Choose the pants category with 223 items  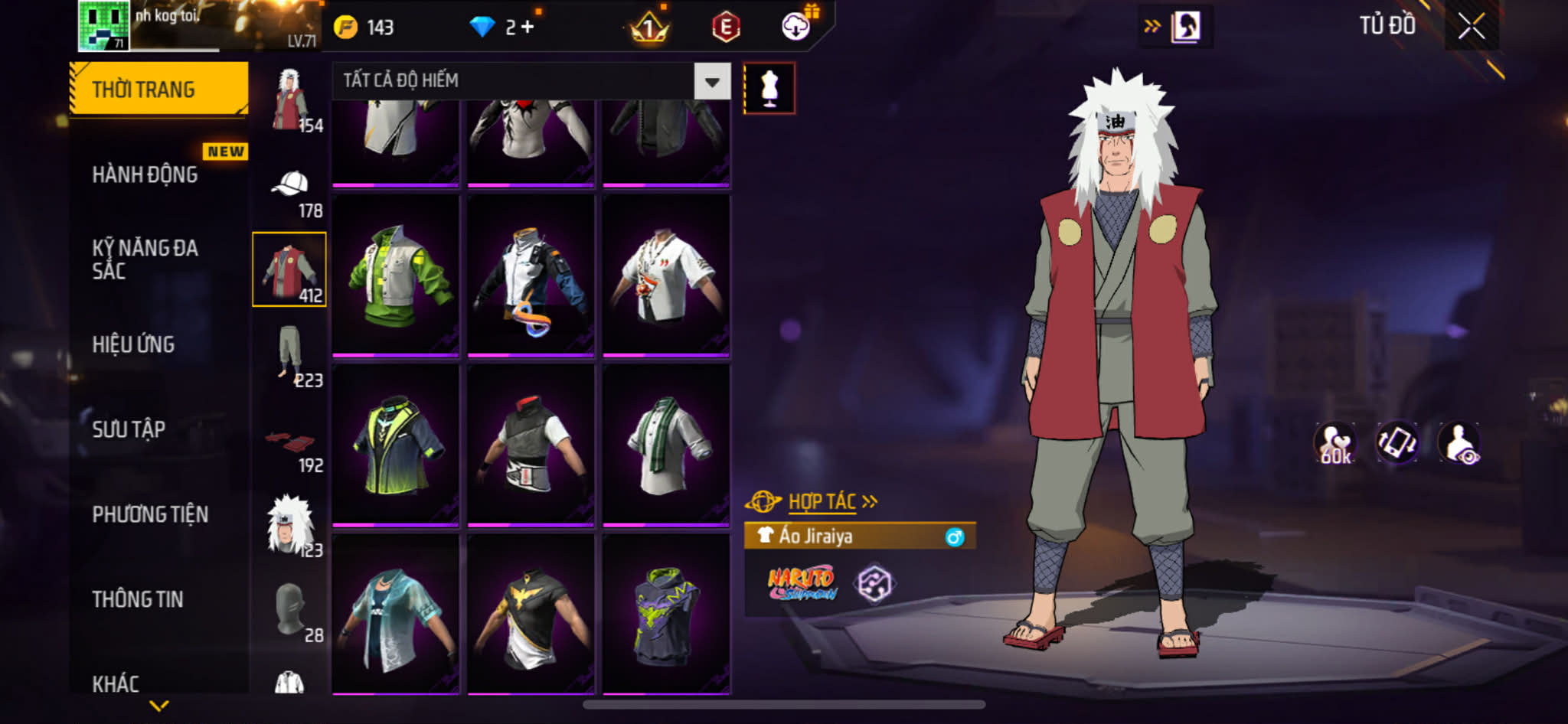(x=290, y=355)
